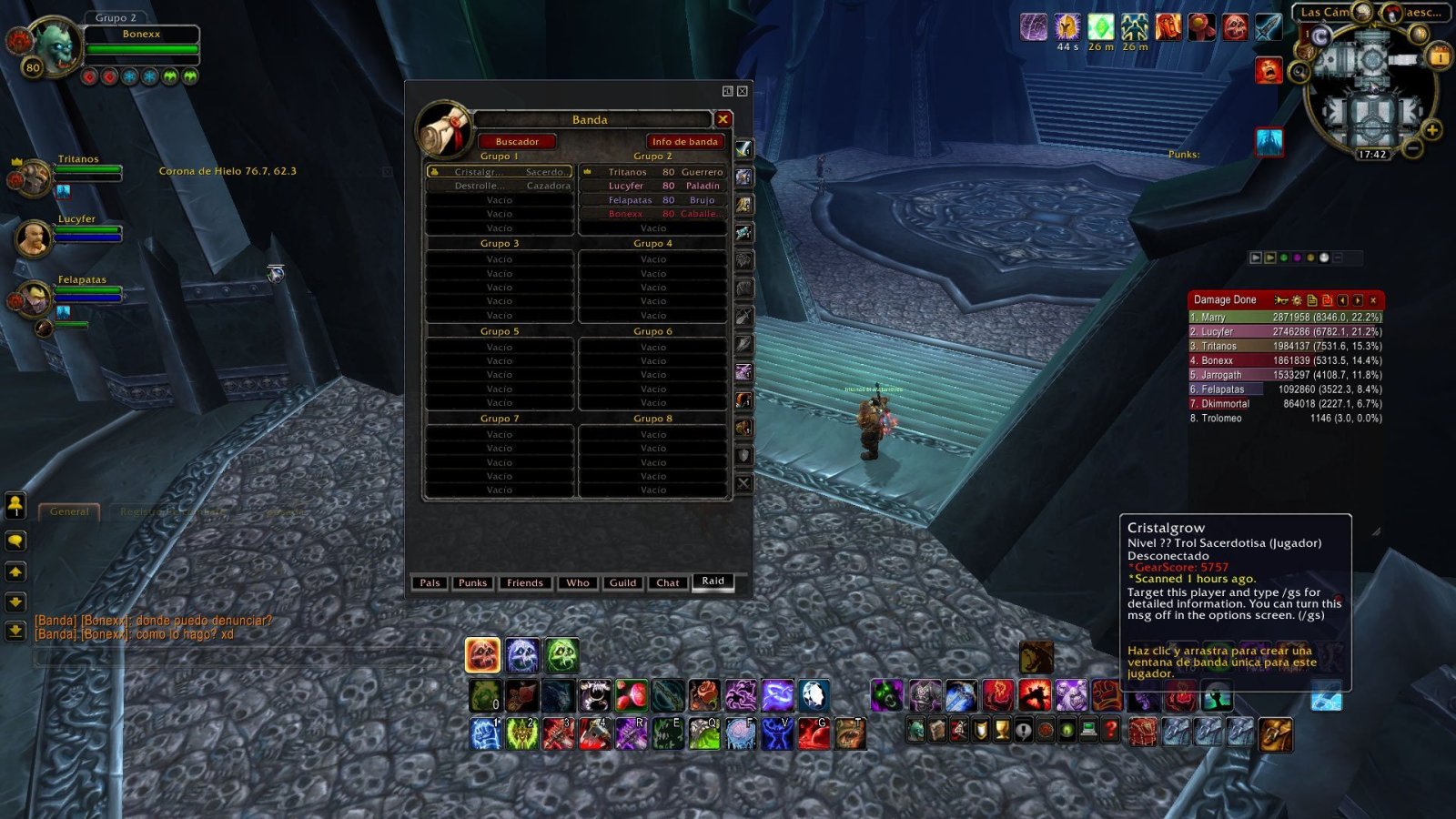1456x819 pixels.
Task: Open the calendar showing 1 near the minimap
Action: 1440,57
